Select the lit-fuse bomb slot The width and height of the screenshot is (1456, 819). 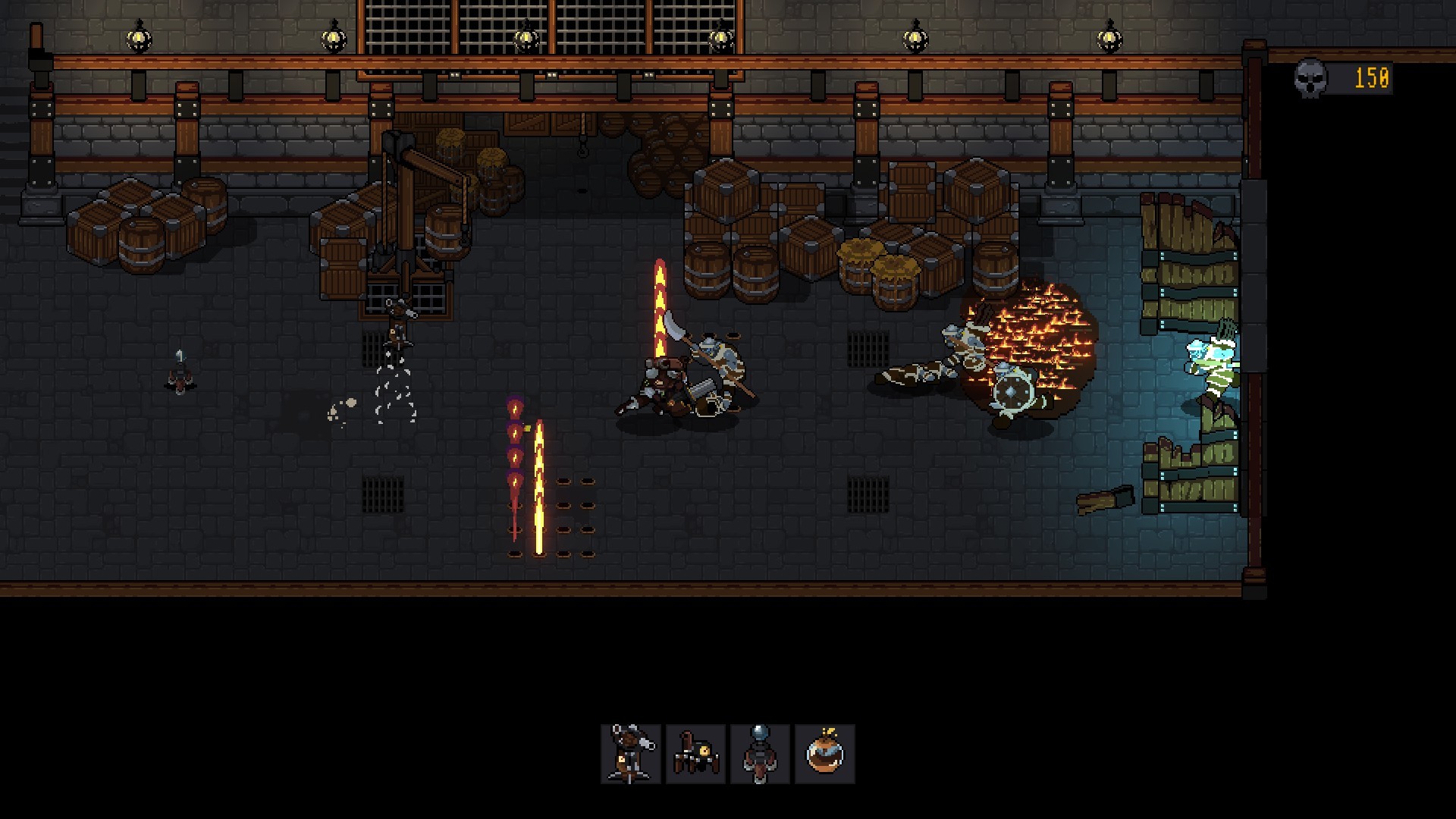pyautogui.click(x=824, y=753)
